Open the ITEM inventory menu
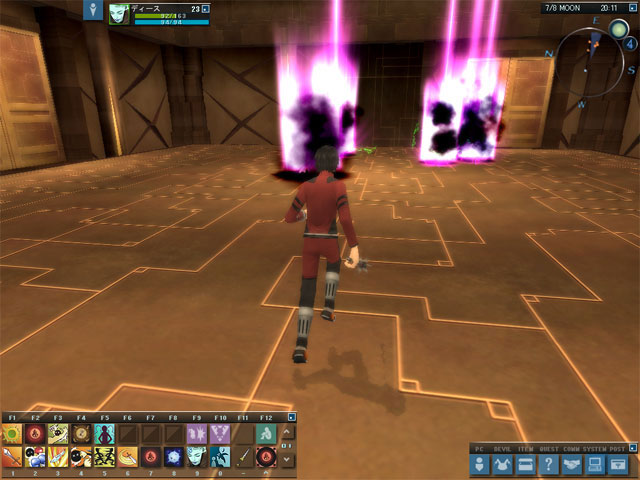The image size is (640, 480). pos(526,464)
